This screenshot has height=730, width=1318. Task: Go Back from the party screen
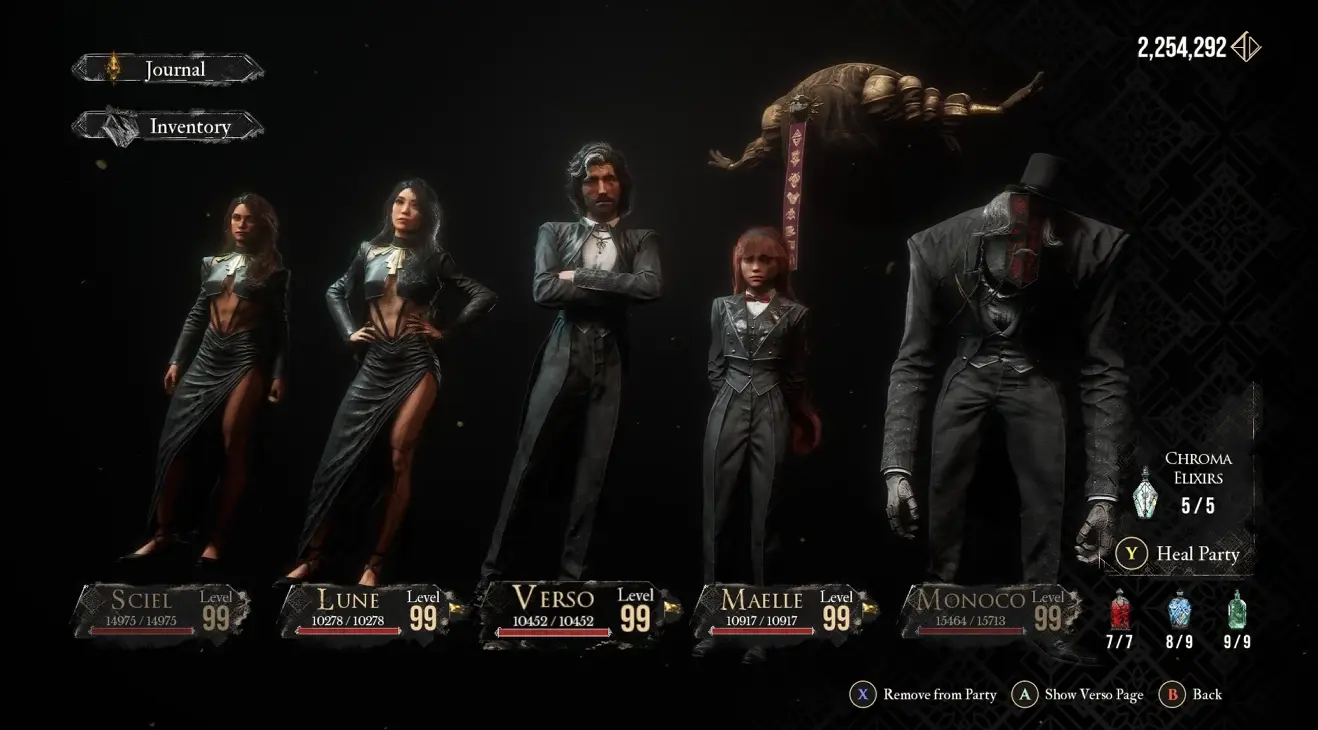point(1192,694)
